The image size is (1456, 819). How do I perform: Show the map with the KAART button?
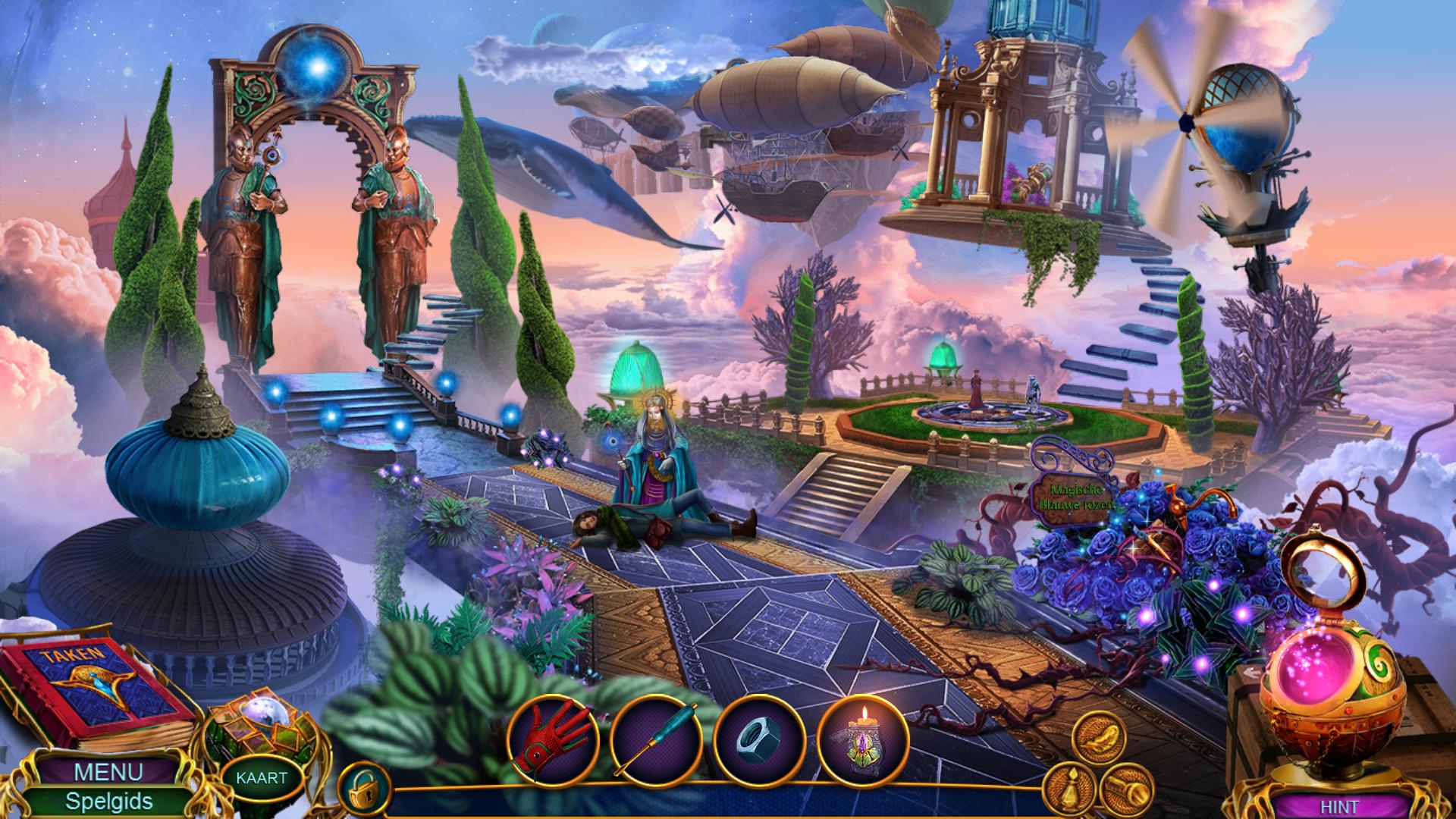point(261,777)
